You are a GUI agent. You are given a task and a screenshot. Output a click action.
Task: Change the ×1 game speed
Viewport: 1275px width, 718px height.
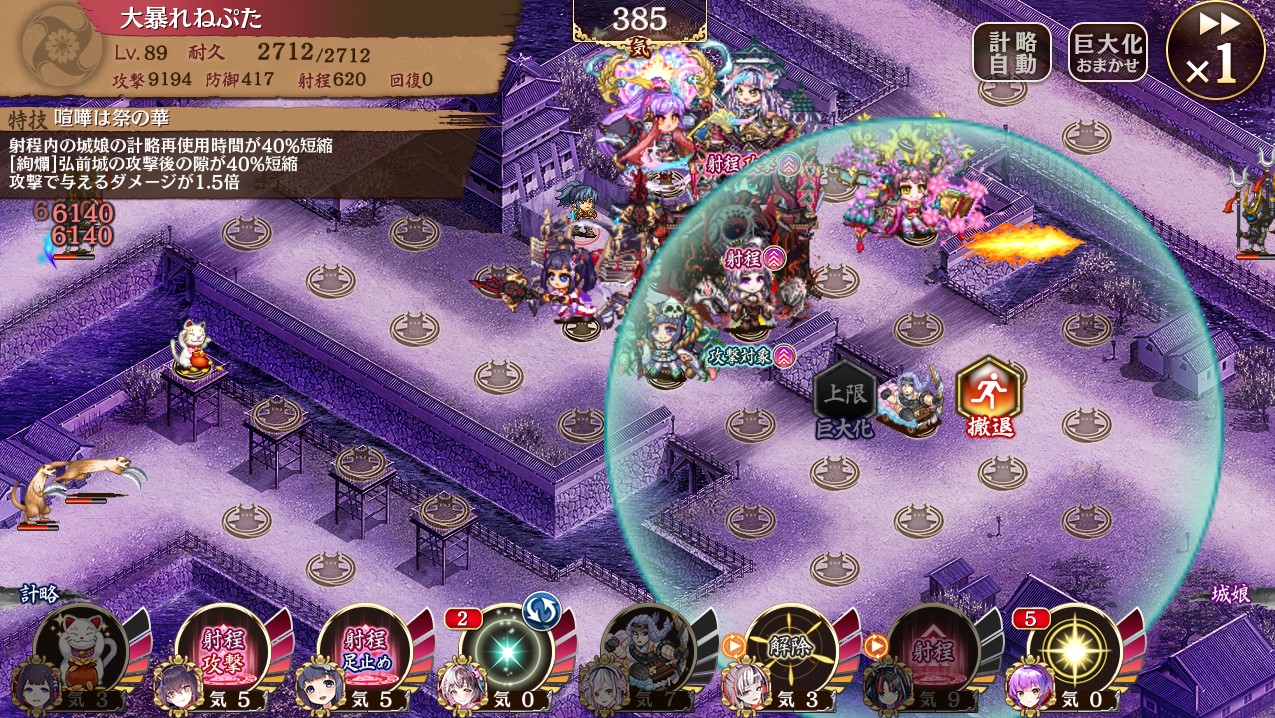click(x=1215, y=52)
